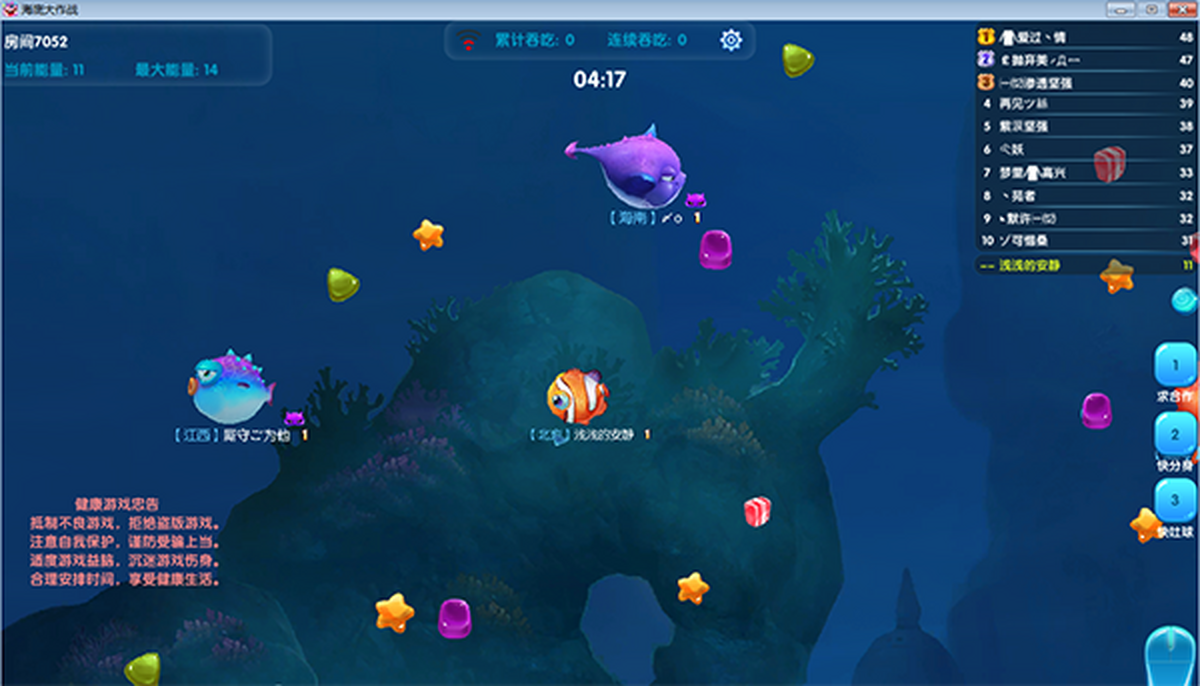Use the 求合作 button numbered 1
1200x686 pixels.
coord(1176,366)
